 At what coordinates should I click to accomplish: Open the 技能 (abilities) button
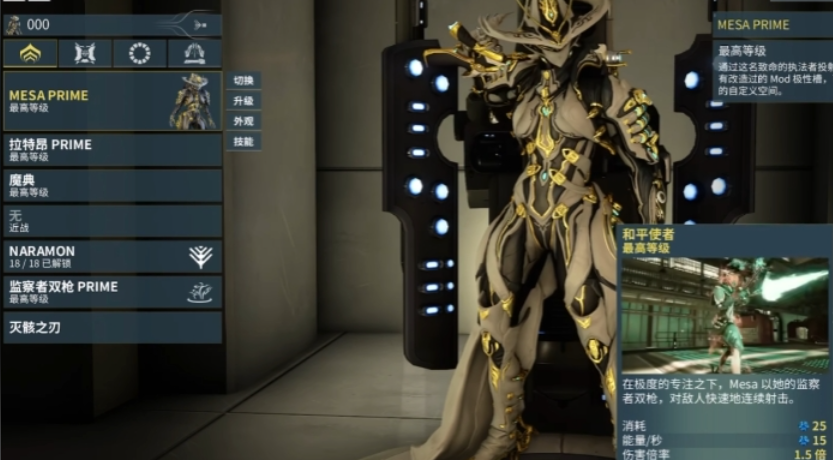244,142
